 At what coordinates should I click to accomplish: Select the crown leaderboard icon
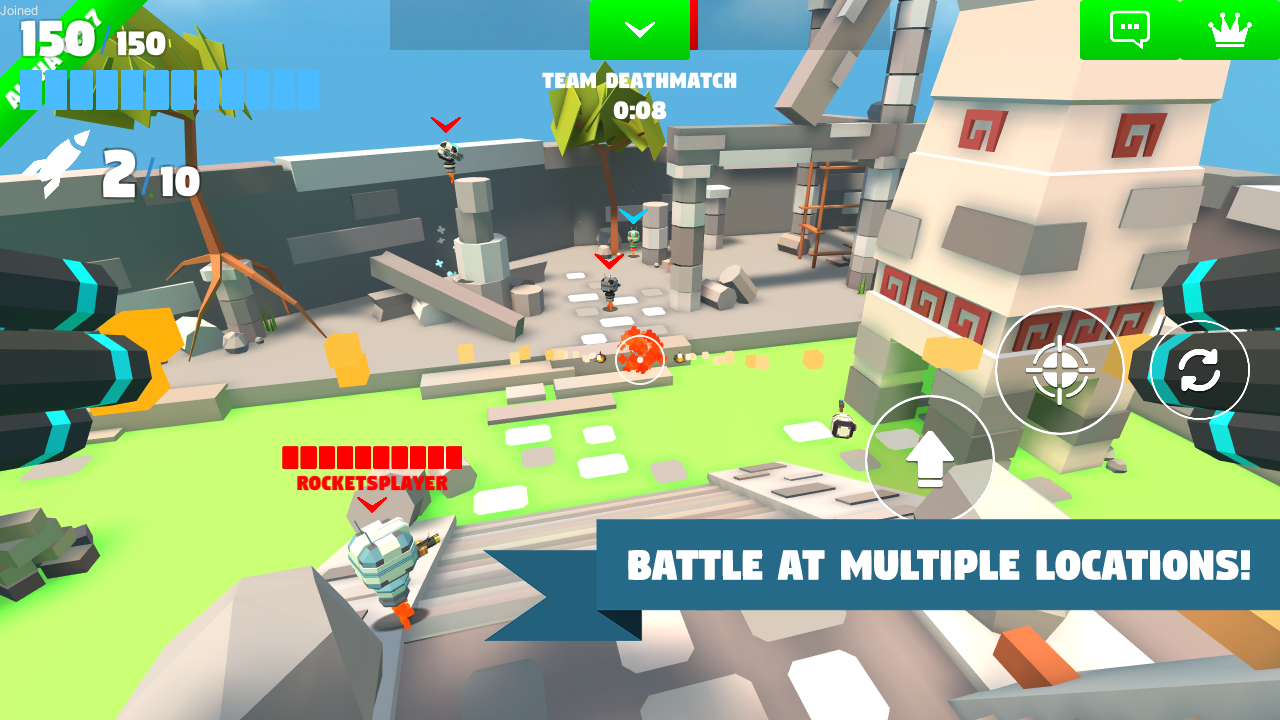1231,29
